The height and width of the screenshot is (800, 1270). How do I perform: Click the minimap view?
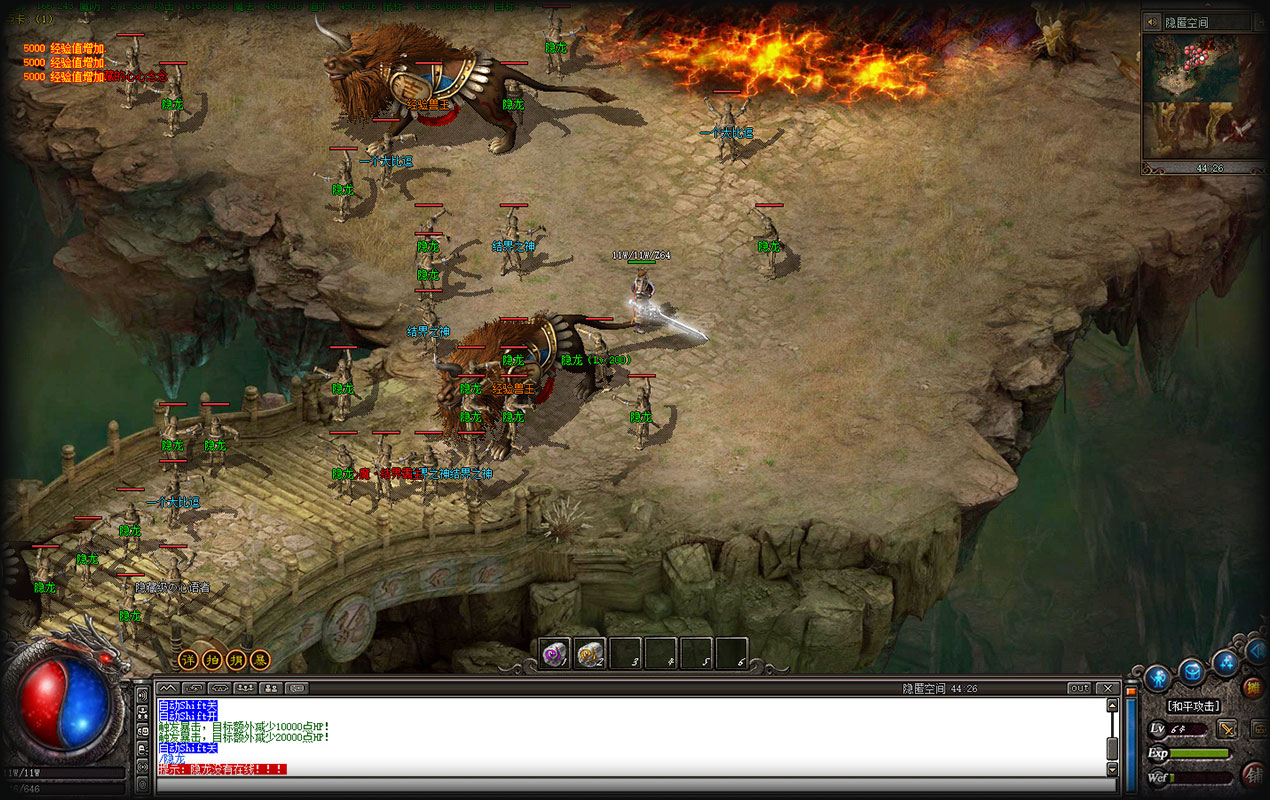tap(1203, 95)
